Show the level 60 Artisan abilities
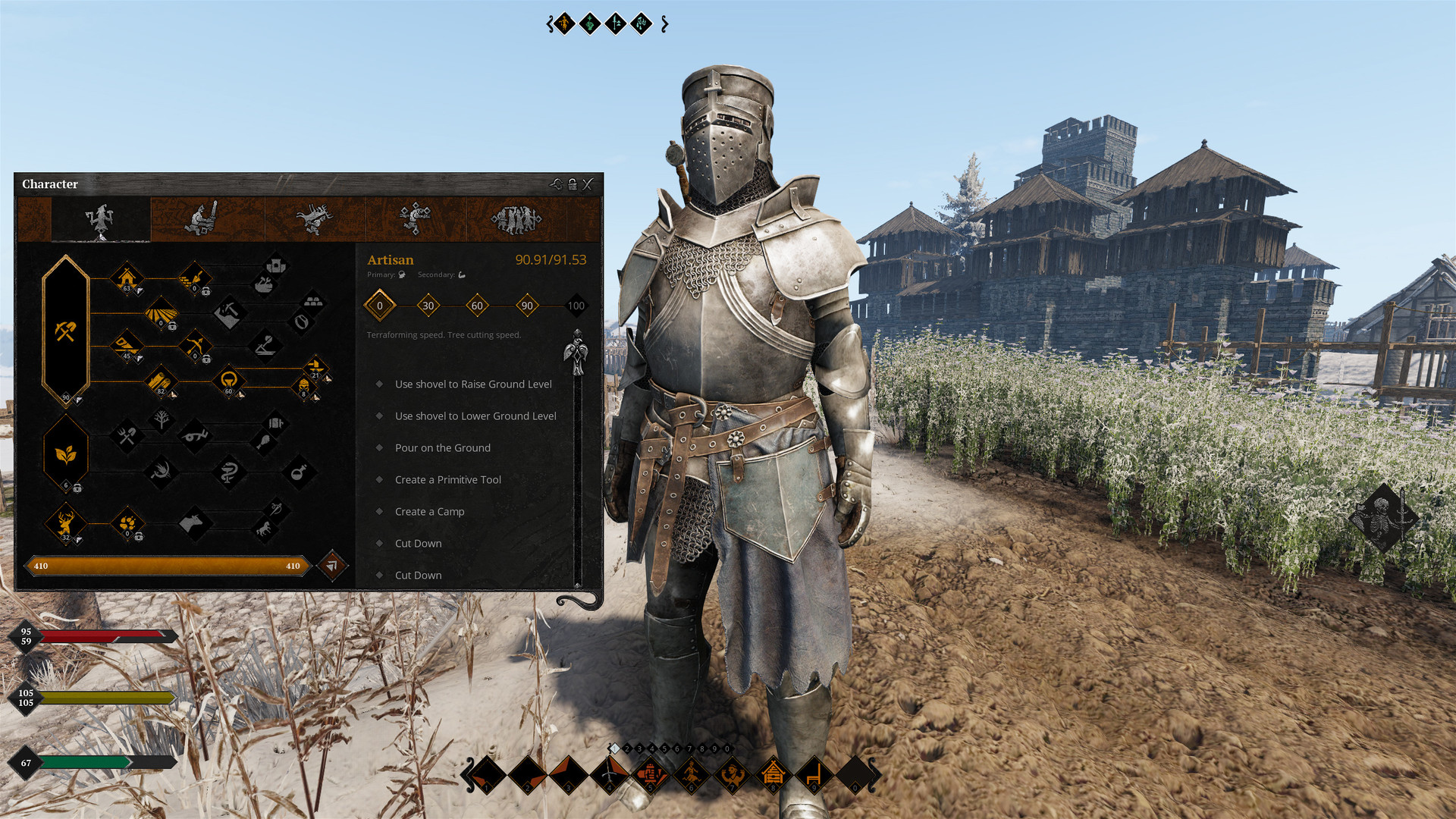Viewport: 1456px width, 819px height. click(477, 306)
